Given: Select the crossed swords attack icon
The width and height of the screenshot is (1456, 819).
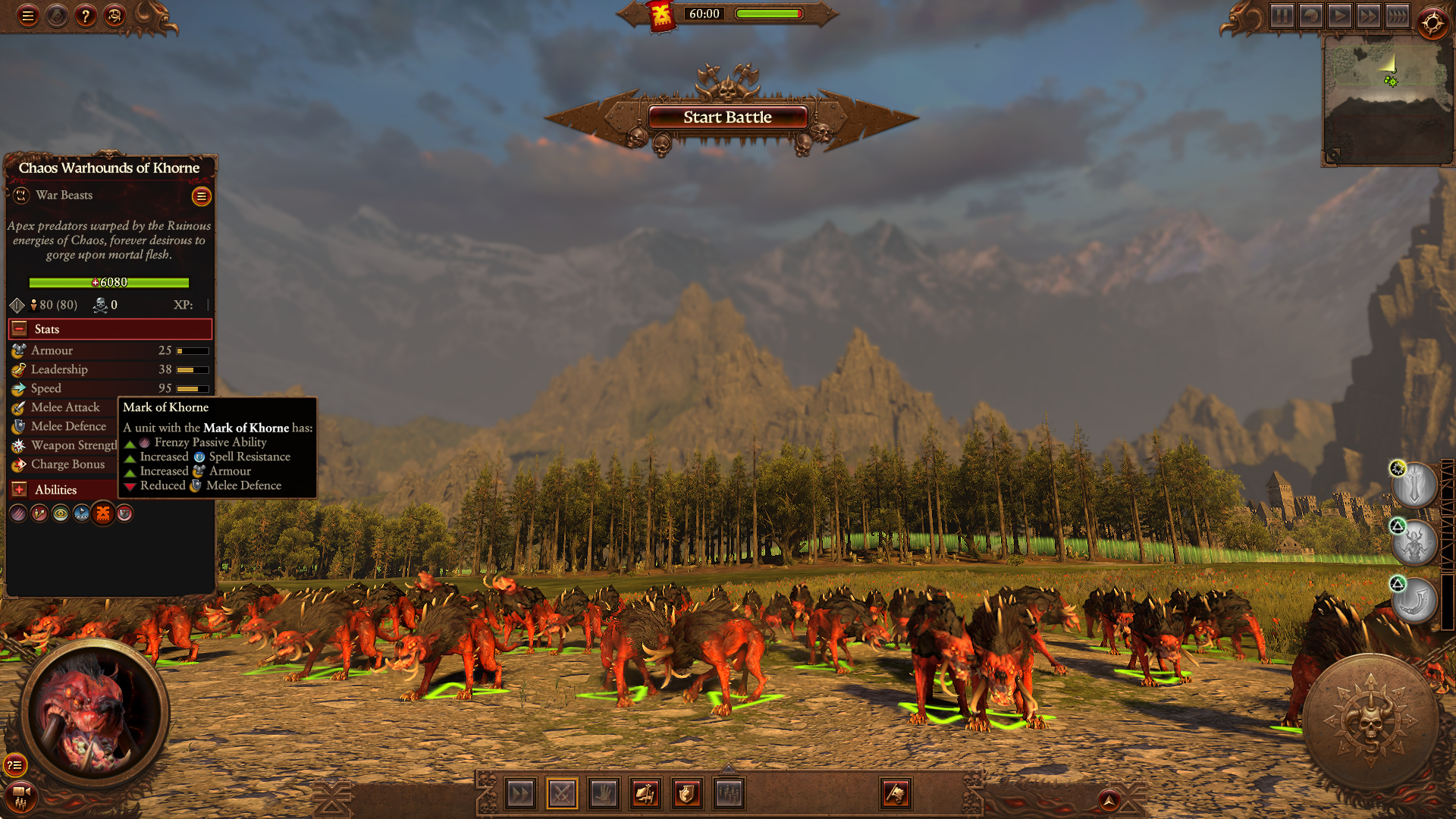Looking at the screenshot, I should pyautogui.click(x=562, y=793).
